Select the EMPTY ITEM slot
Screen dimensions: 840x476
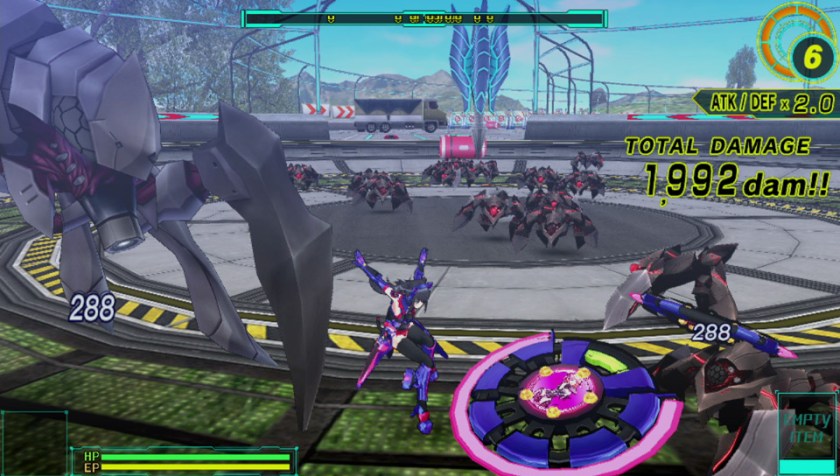pos(808,437)
